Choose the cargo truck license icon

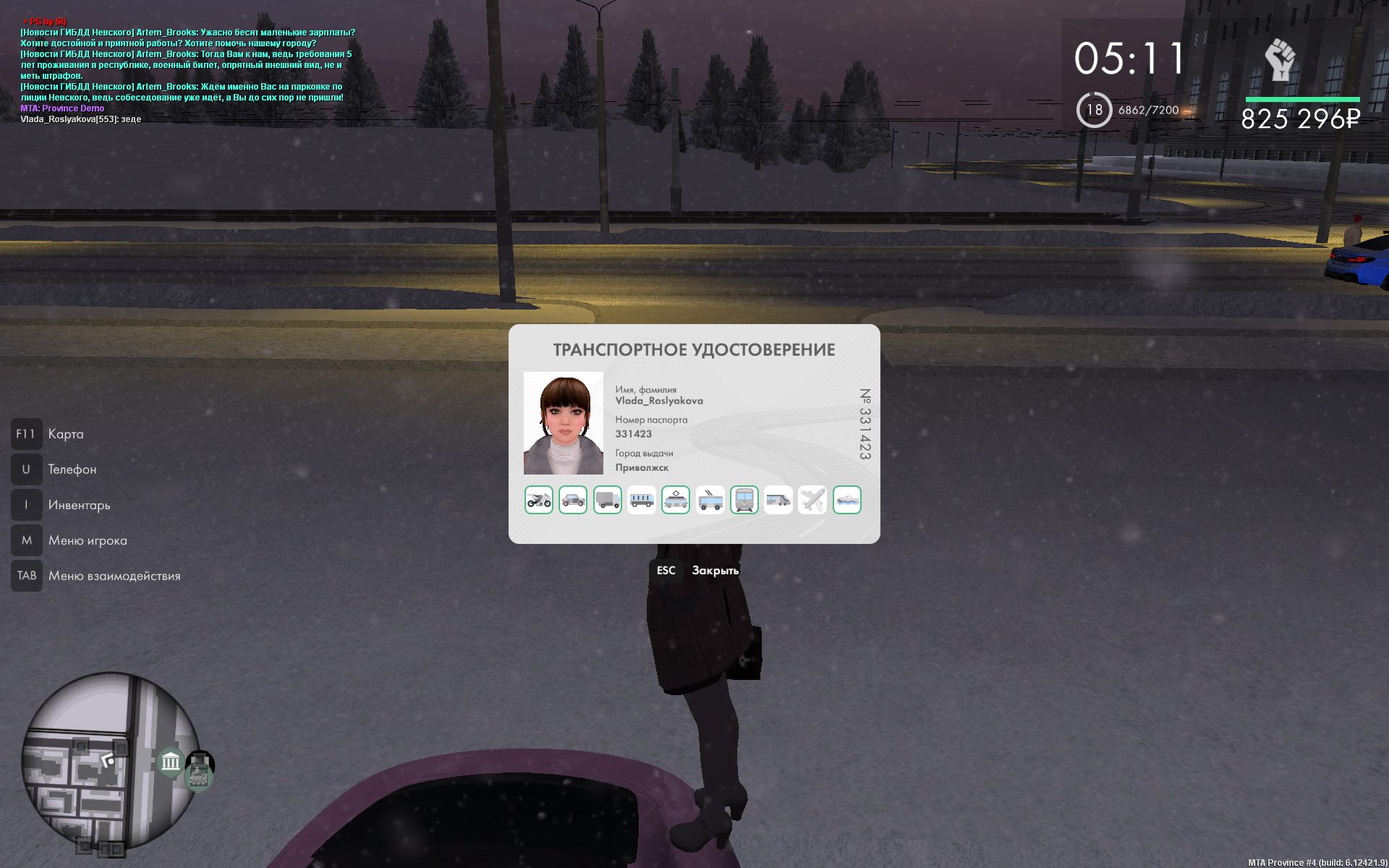pyautogui.click(x=607, y=500)
